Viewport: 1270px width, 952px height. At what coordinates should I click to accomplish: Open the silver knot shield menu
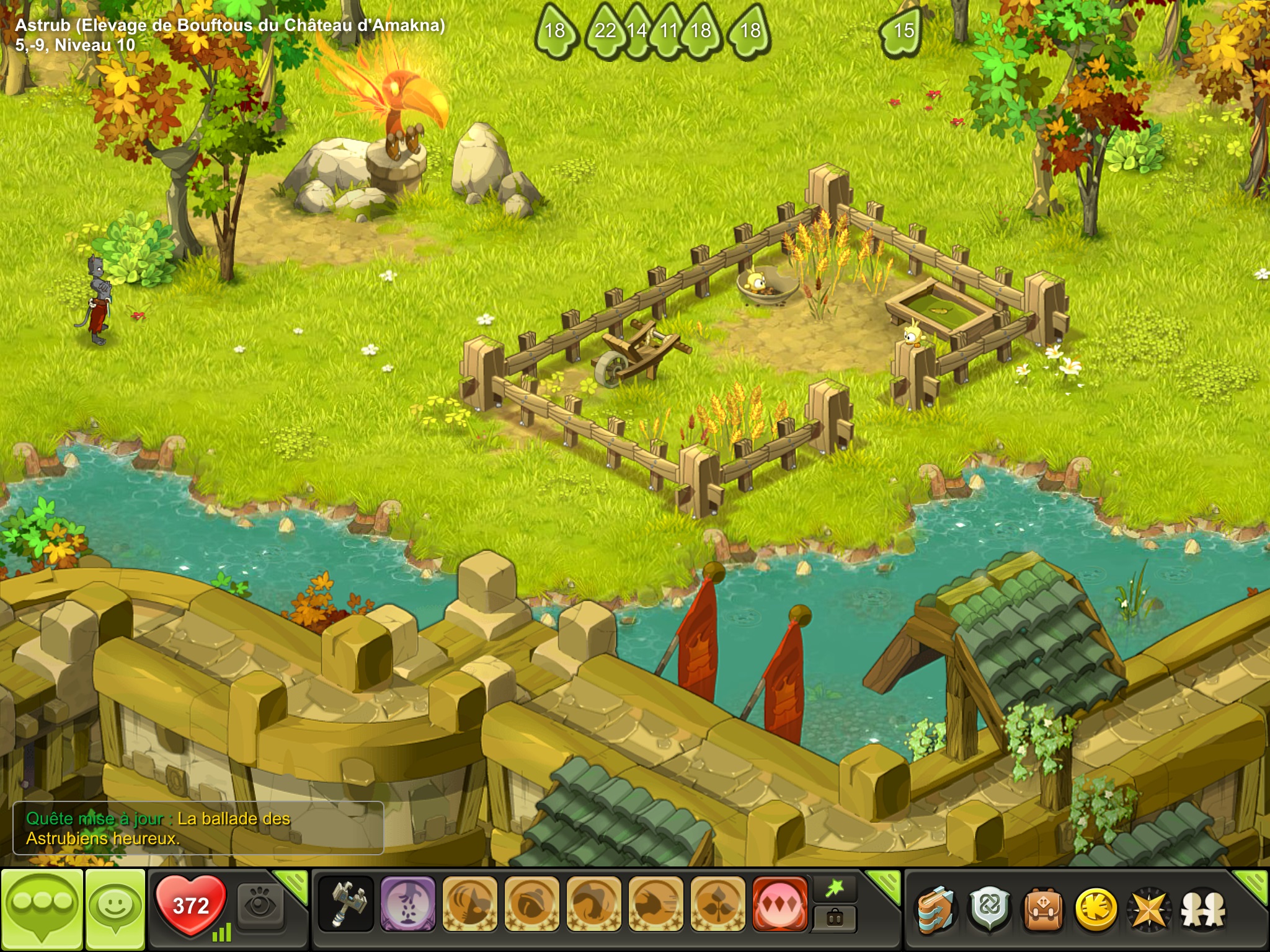click(x=990, y=910)
